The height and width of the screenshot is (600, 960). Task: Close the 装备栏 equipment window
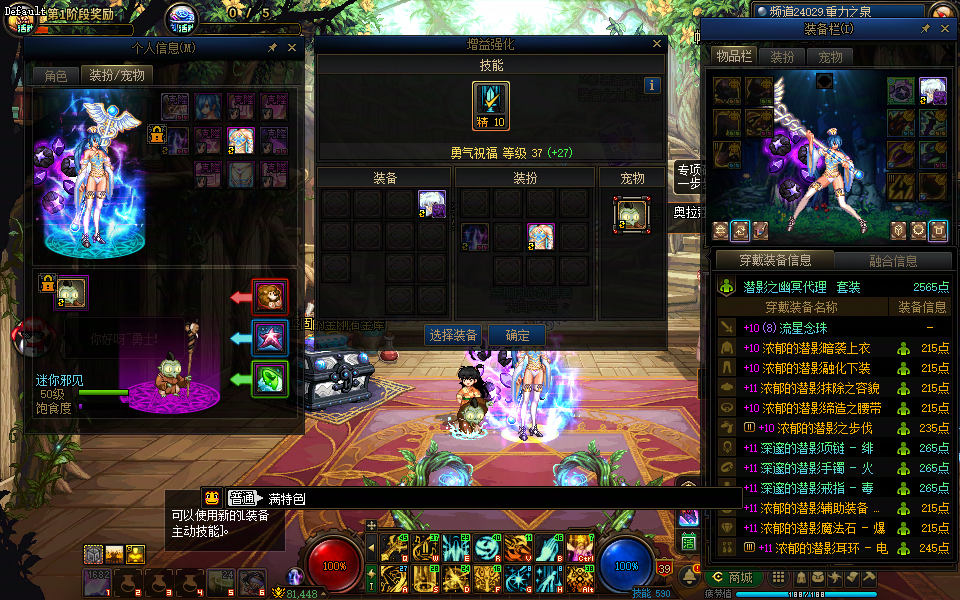(x=944, y=30)
